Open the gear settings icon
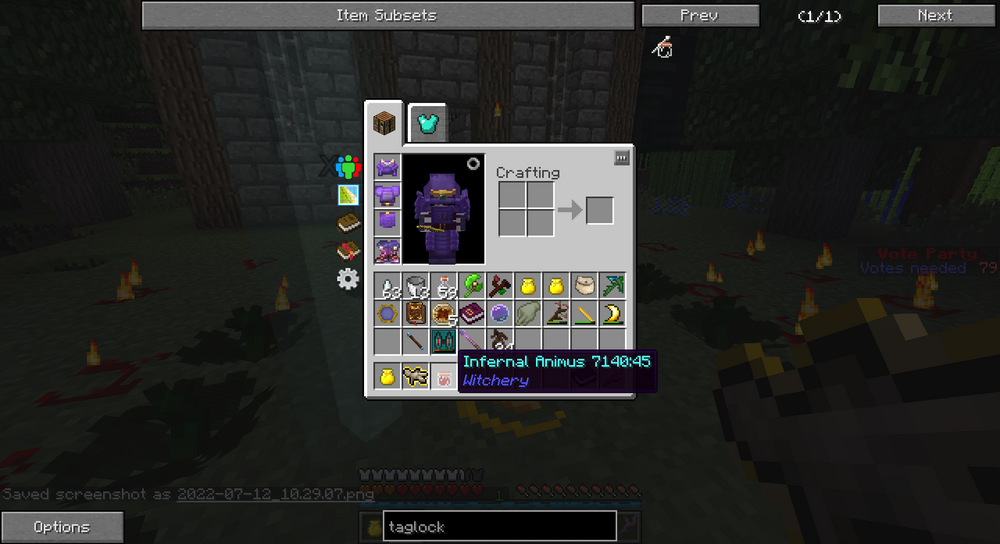The image size is (1000, 544). (x=348, y=278)
